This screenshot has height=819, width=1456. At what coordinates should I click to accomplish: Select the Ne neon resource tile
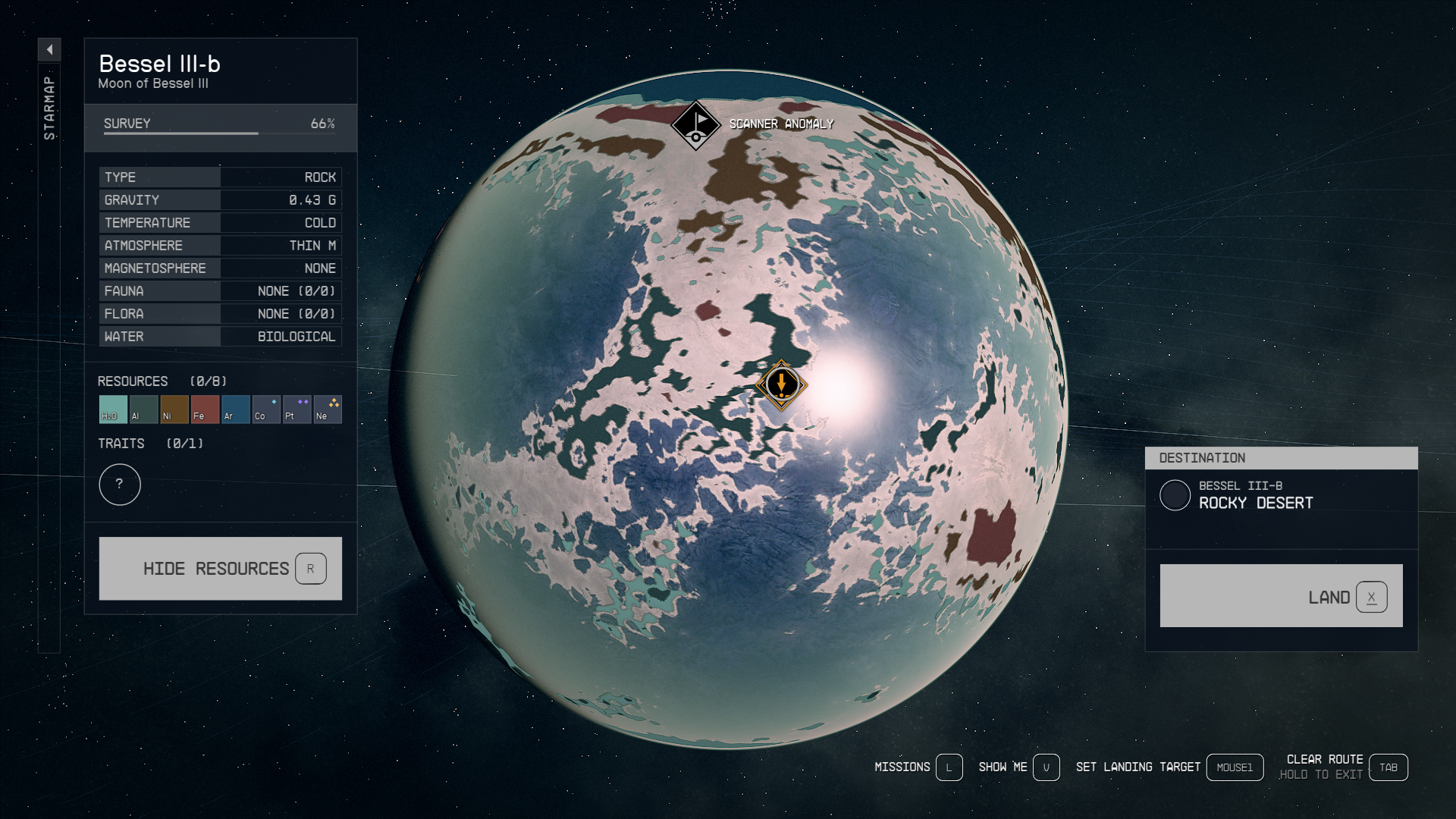tap(328, 409)
